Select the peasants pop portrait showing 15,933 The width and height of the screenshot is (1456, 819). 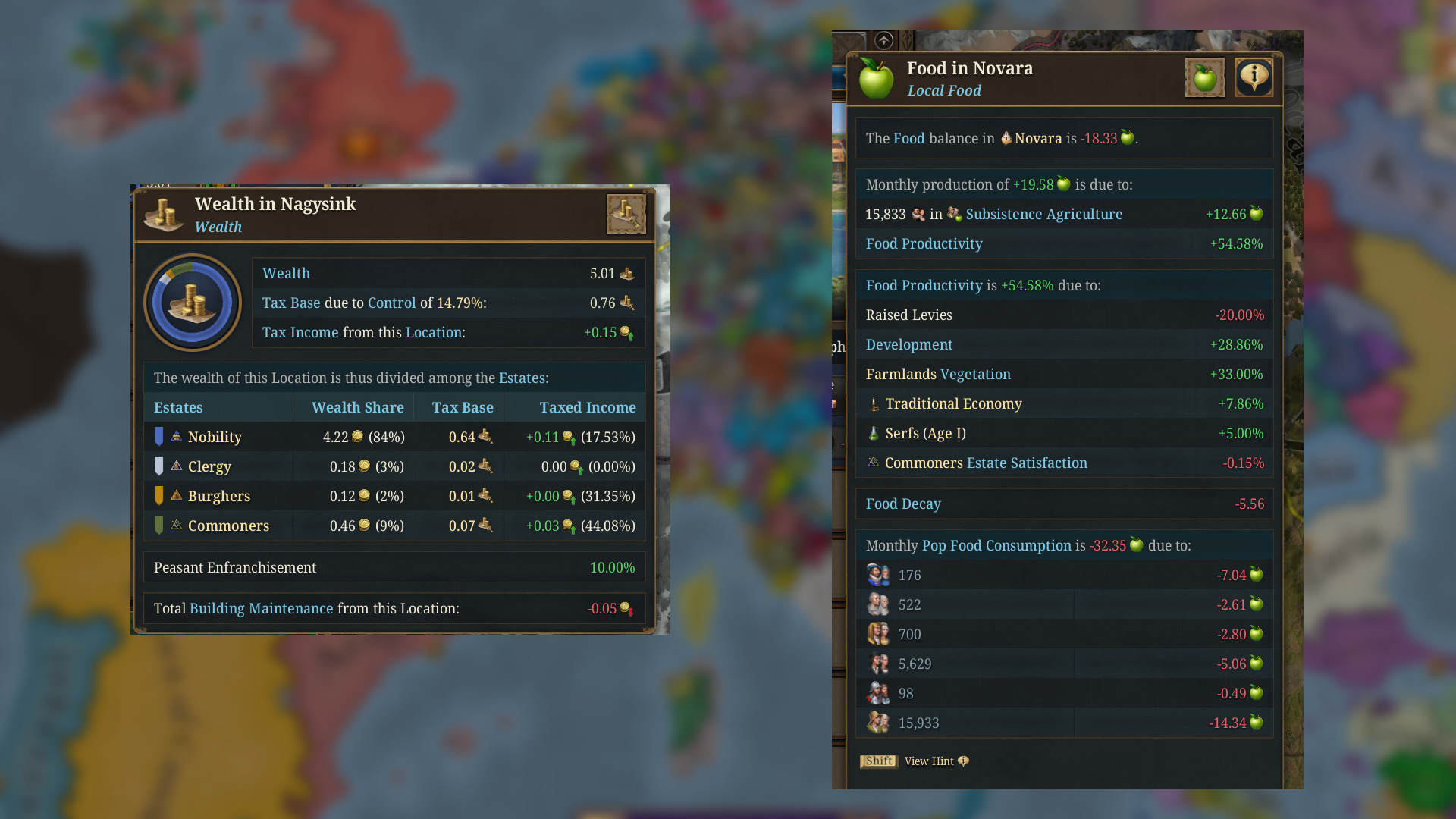point(878,722)
